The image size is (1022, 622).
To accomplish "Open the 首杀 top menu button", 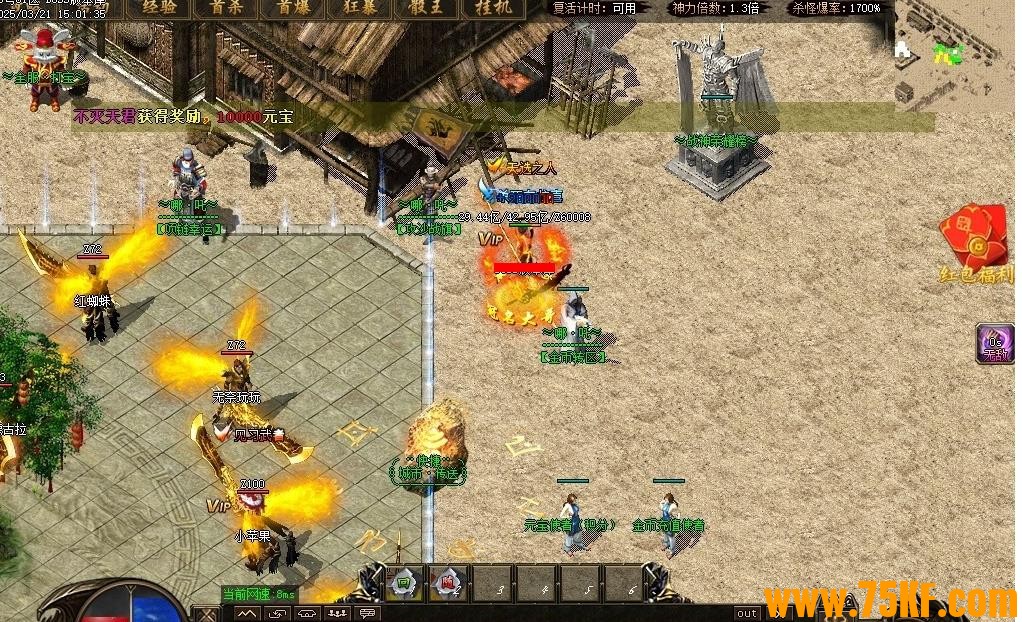I will click(226, 9).
